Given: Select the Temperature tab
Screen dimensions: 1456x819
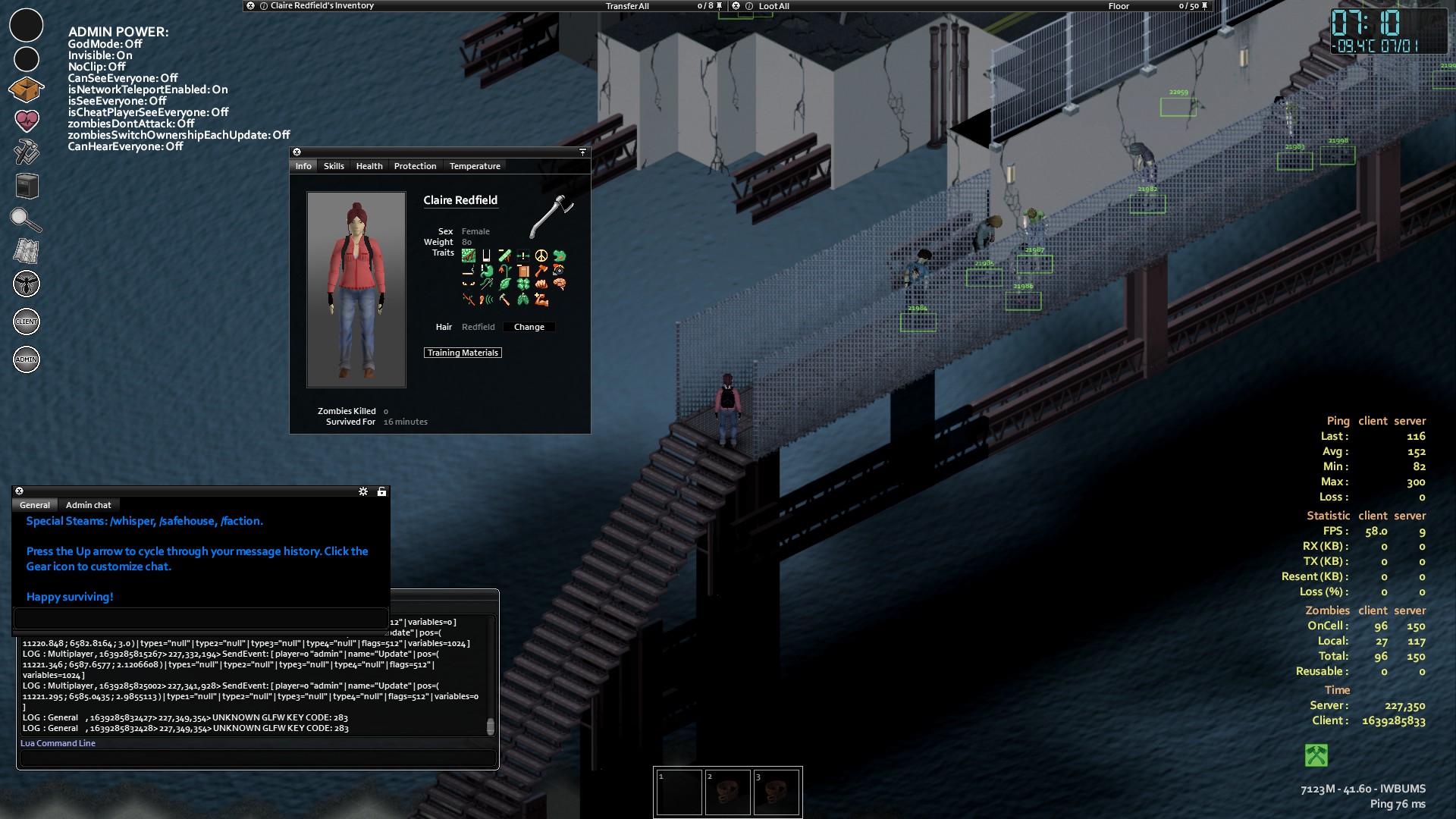Looking at the screenshot, I should click(x=475, y=166).
